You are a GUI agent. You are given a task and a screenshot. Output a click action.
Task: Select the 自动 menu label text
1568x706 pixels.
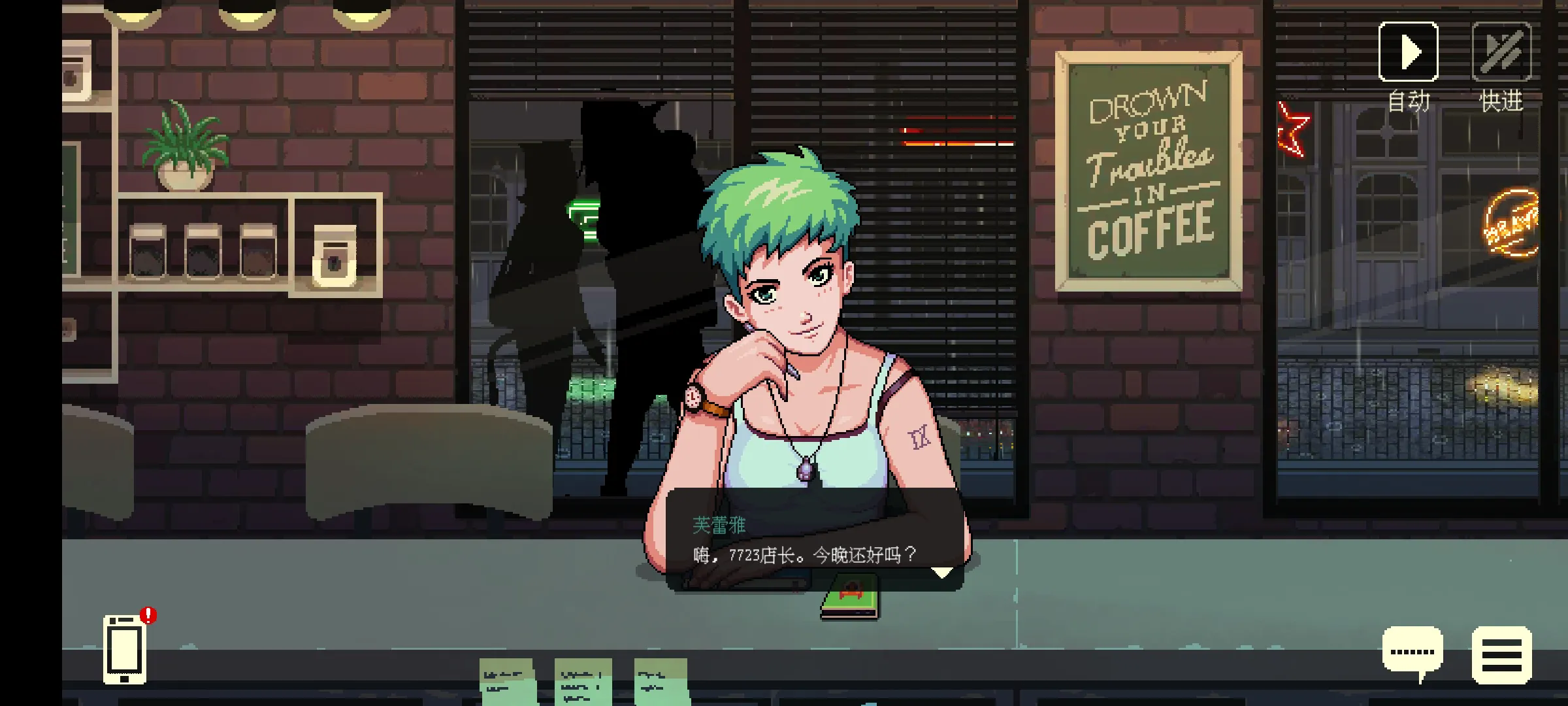tap(1409, 101)
